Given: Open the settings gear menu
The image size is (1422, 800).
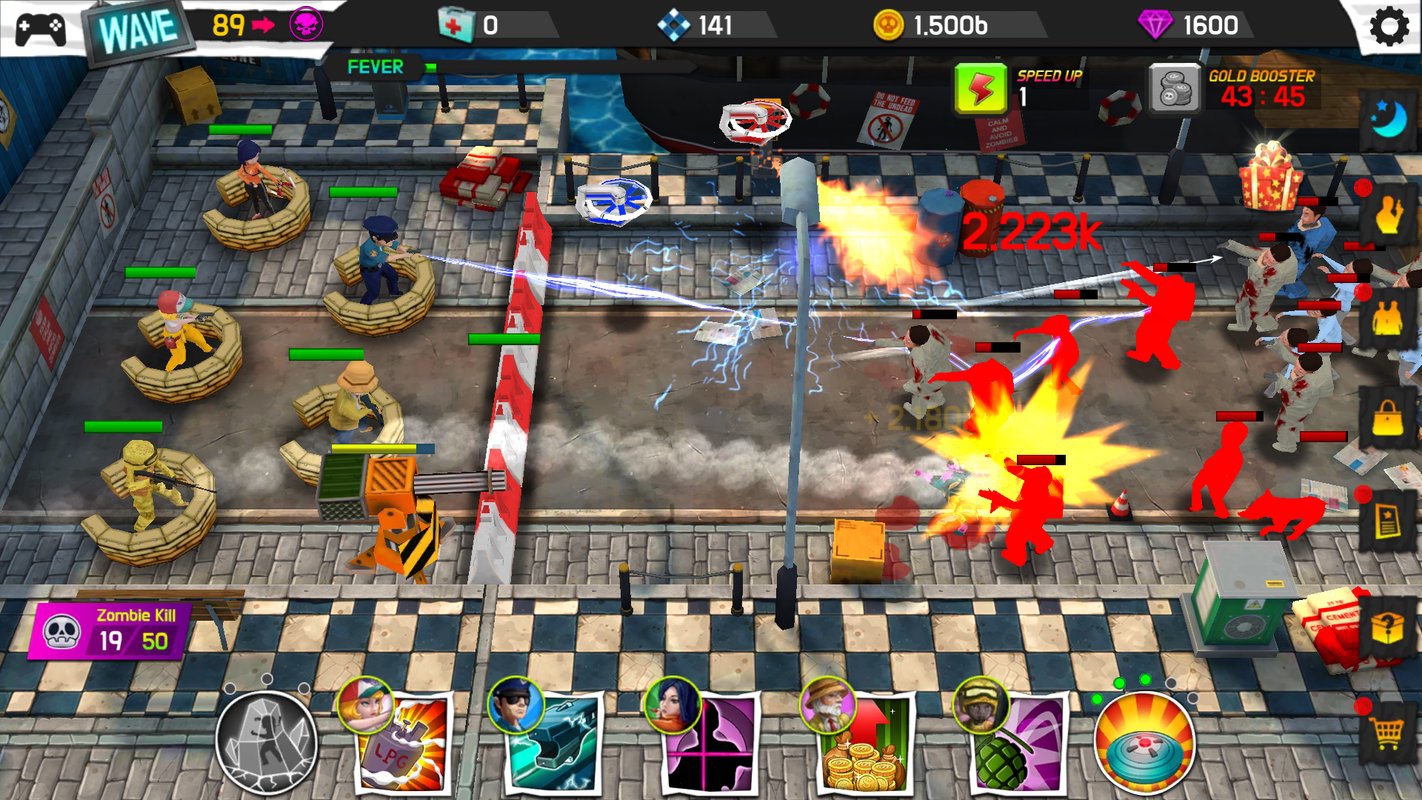Looking at the screenshot, I should coord(1389,26).
